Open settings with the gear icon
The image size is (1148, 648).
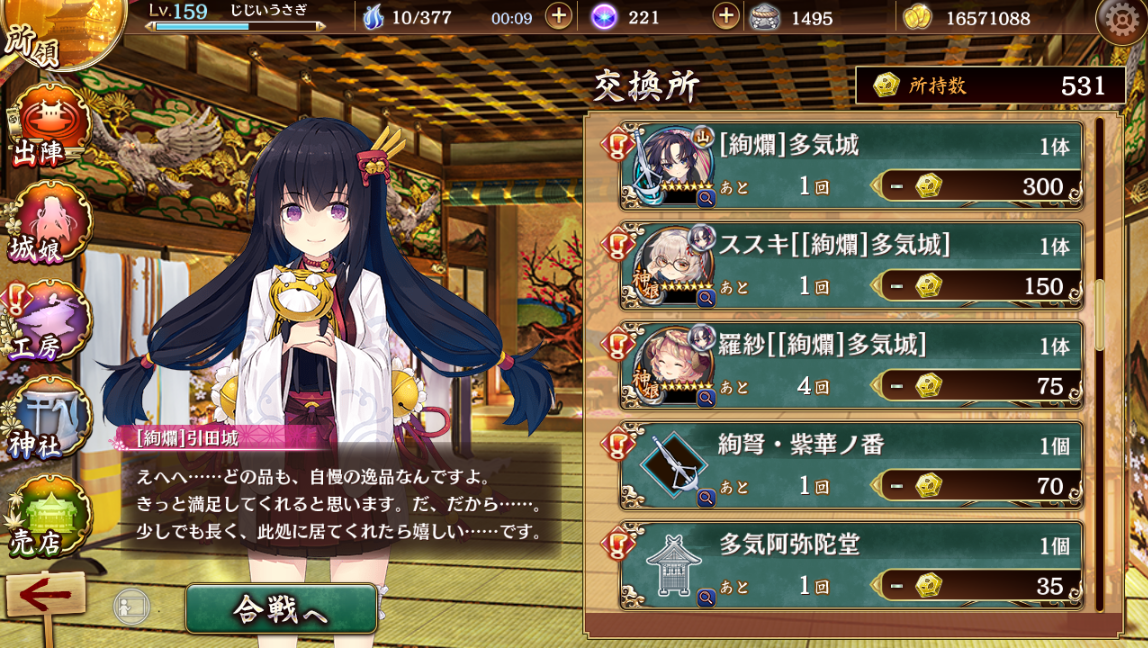tap(1120, 18)
